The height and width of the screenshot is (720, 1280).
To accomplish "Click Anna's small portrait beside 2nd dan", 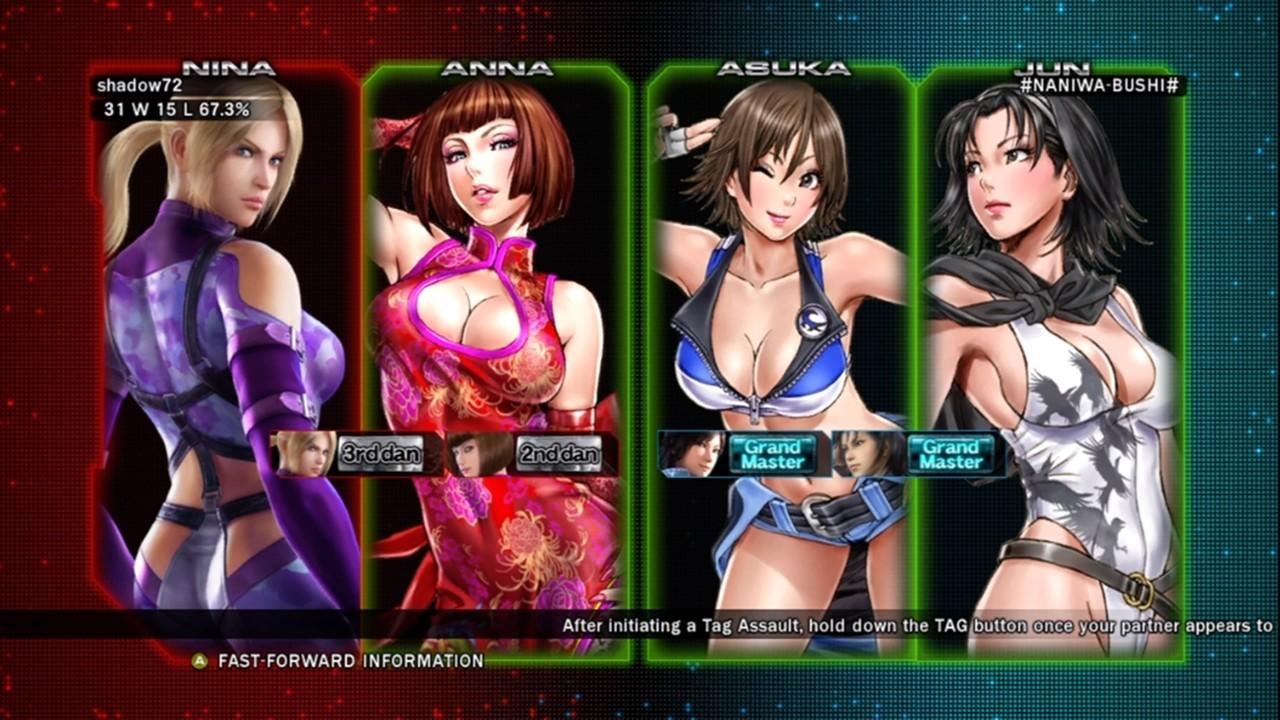I will (x=481, y=454).
